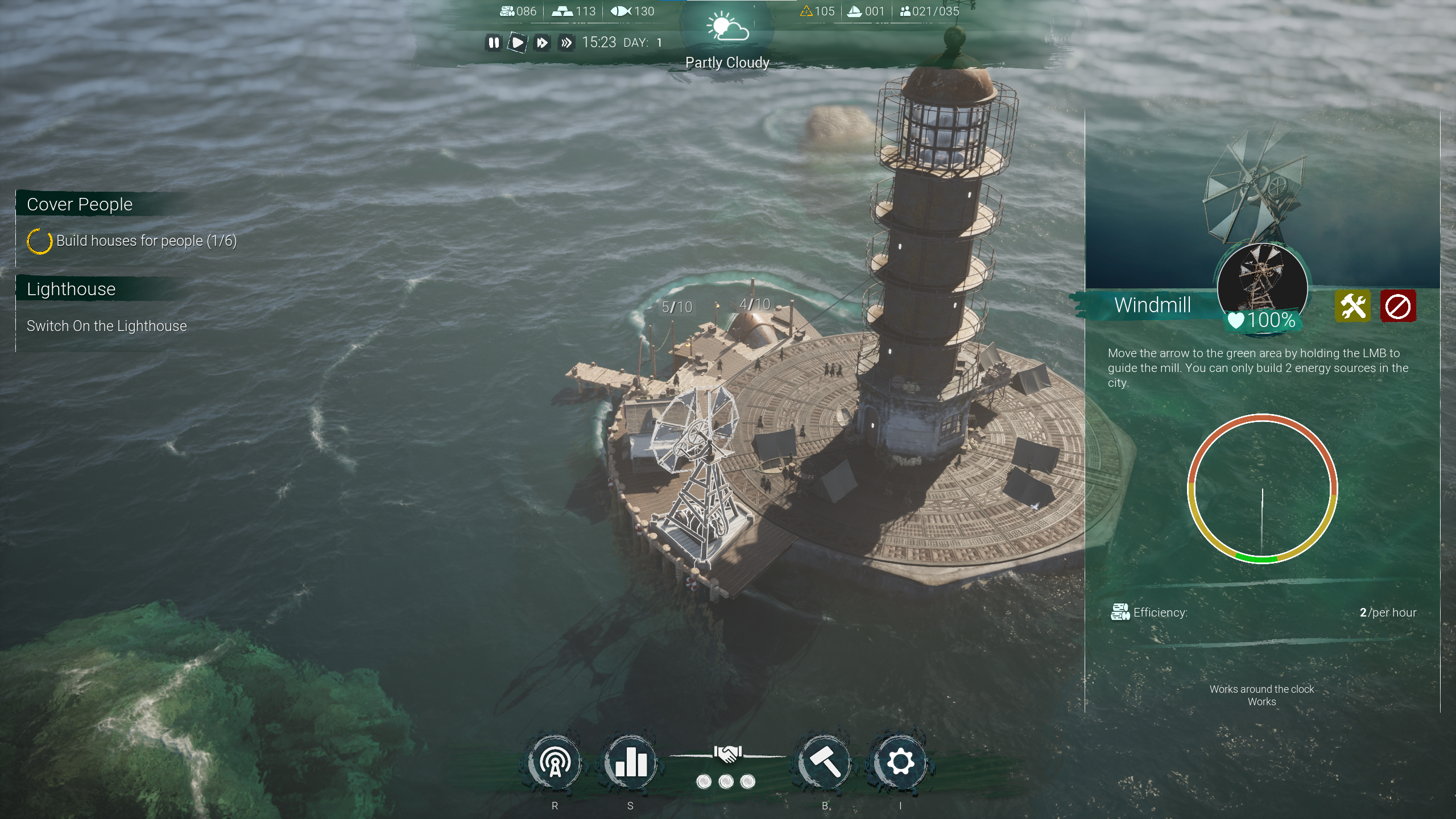Expand the Cover People quest entry

click(80, 204)
